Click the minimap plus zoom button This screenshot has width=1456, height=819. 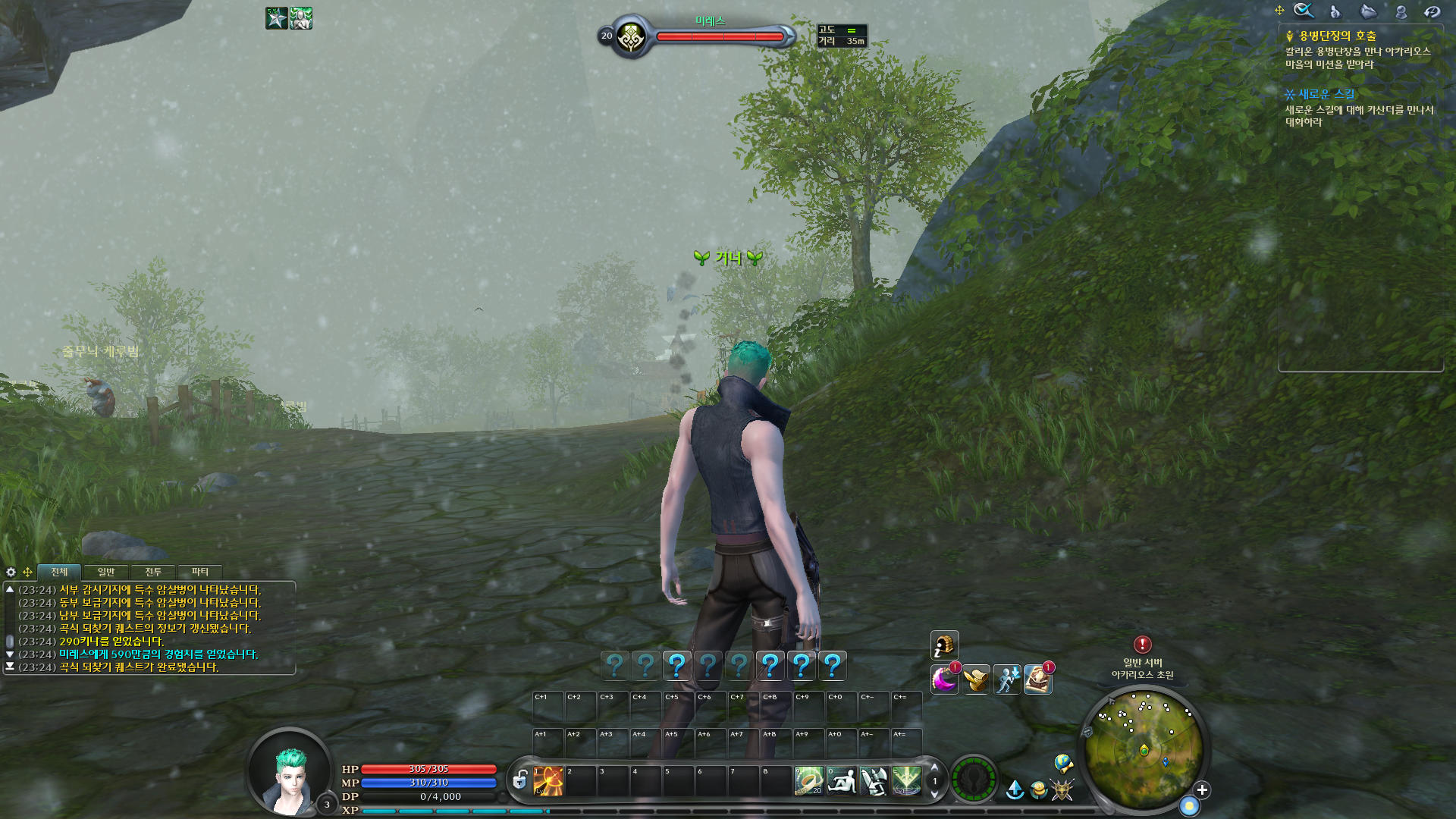coord(1202,790)
